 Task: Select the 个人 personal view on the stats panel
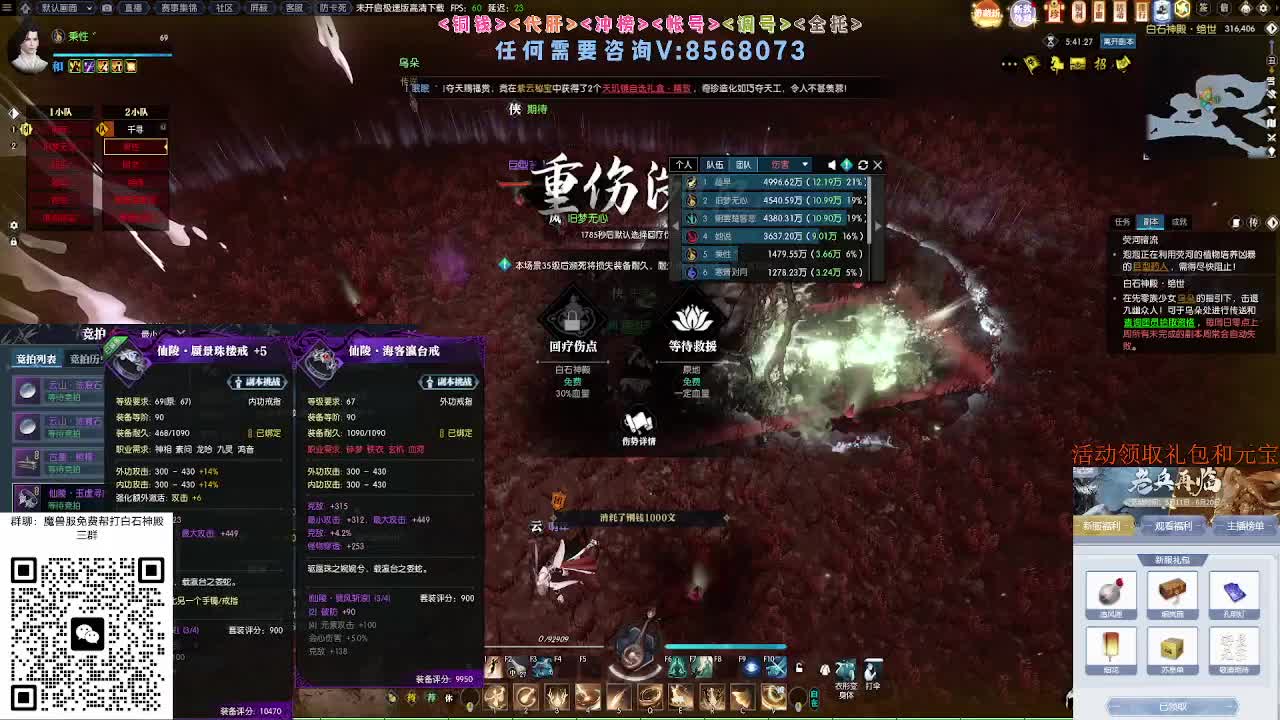pos(686,164)
